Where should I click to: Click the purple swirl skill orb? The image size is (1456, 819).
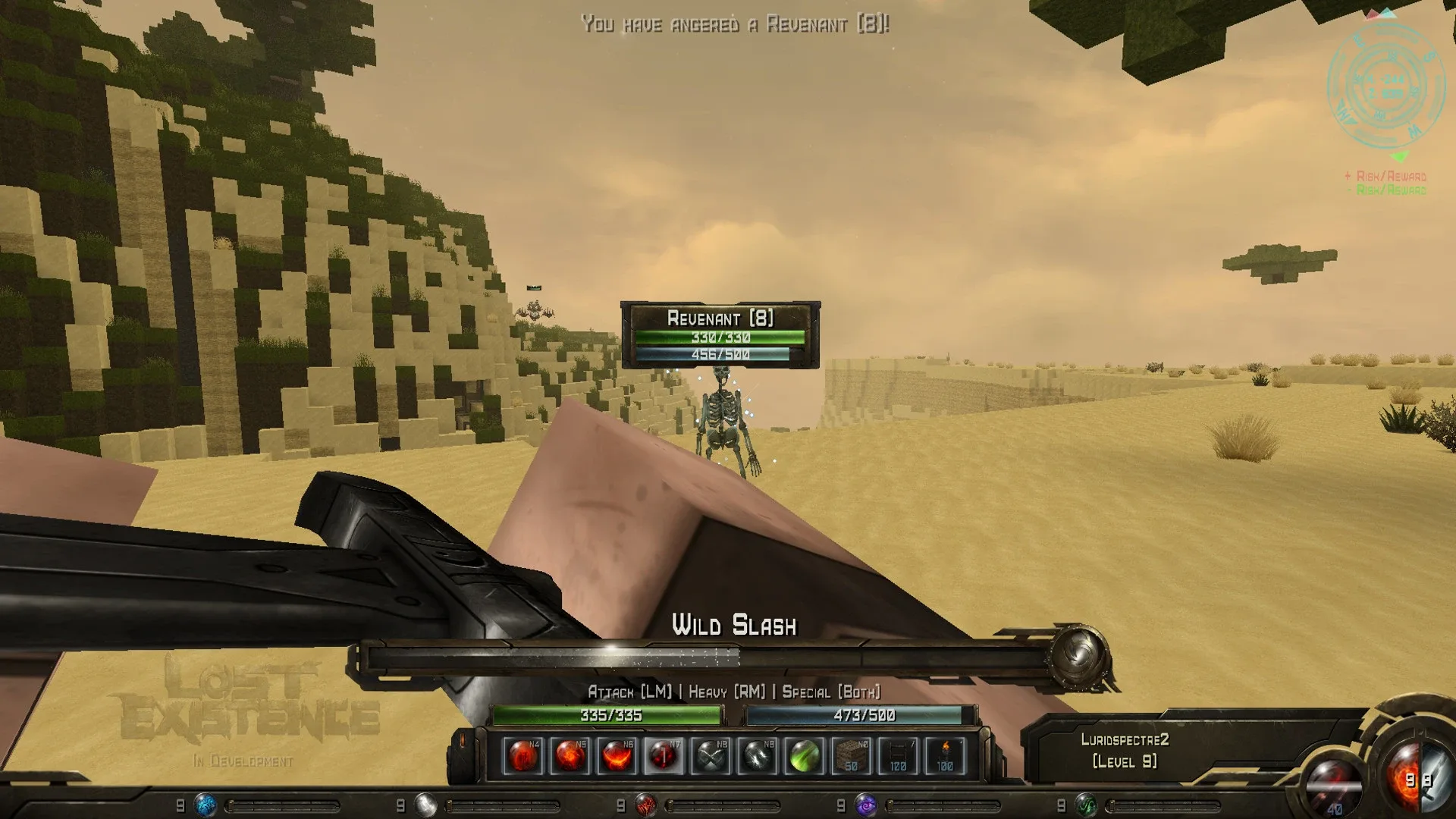coord(863,806)
